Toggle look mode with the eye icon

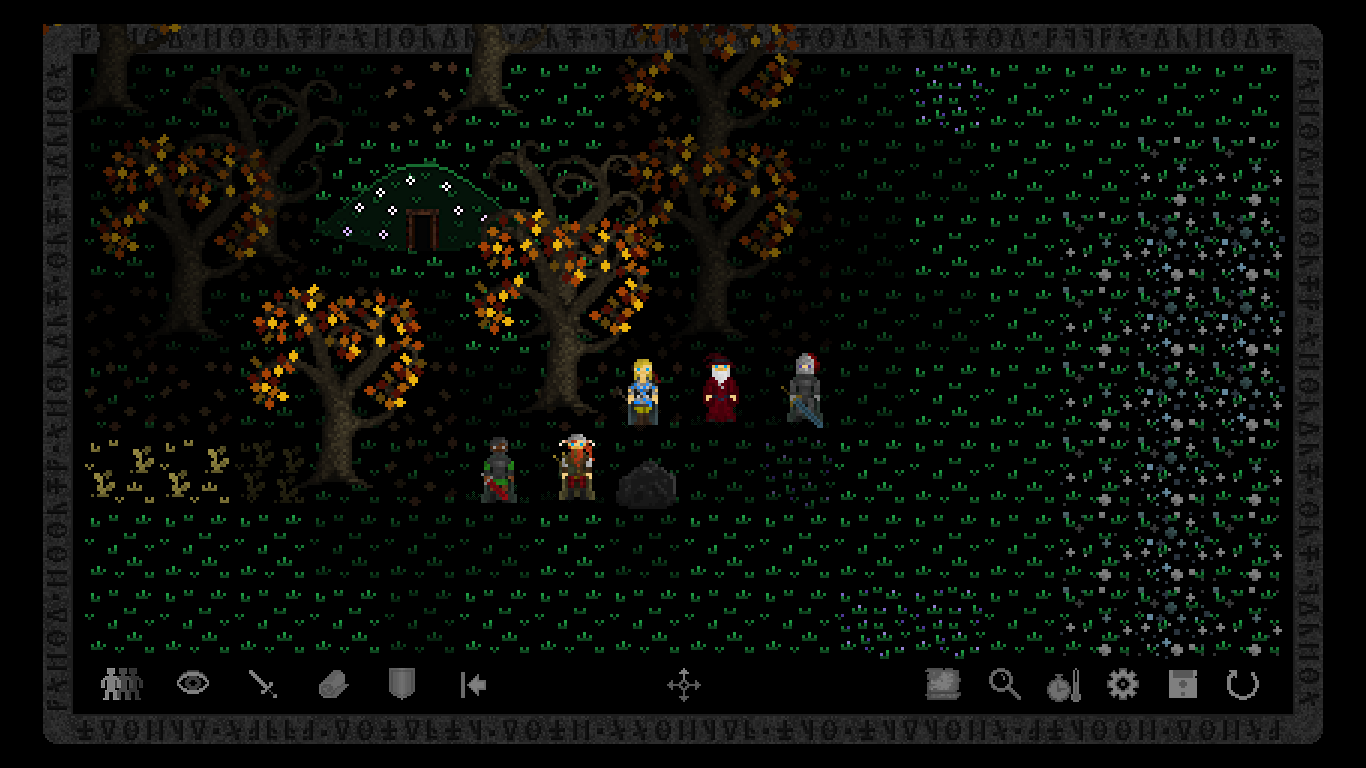click(x=192, y=684)
